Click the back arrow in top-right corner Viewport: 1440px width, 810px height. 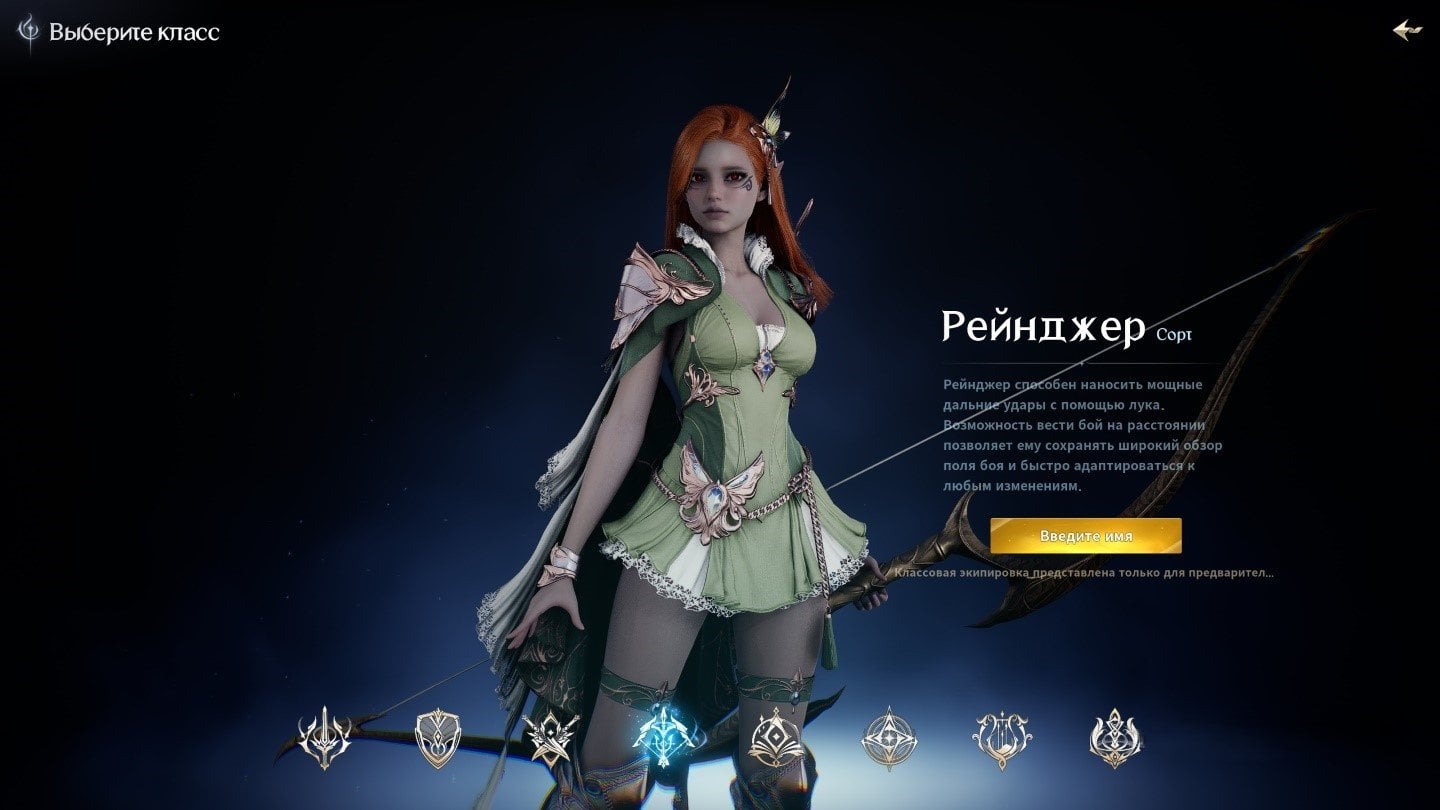1410,30
